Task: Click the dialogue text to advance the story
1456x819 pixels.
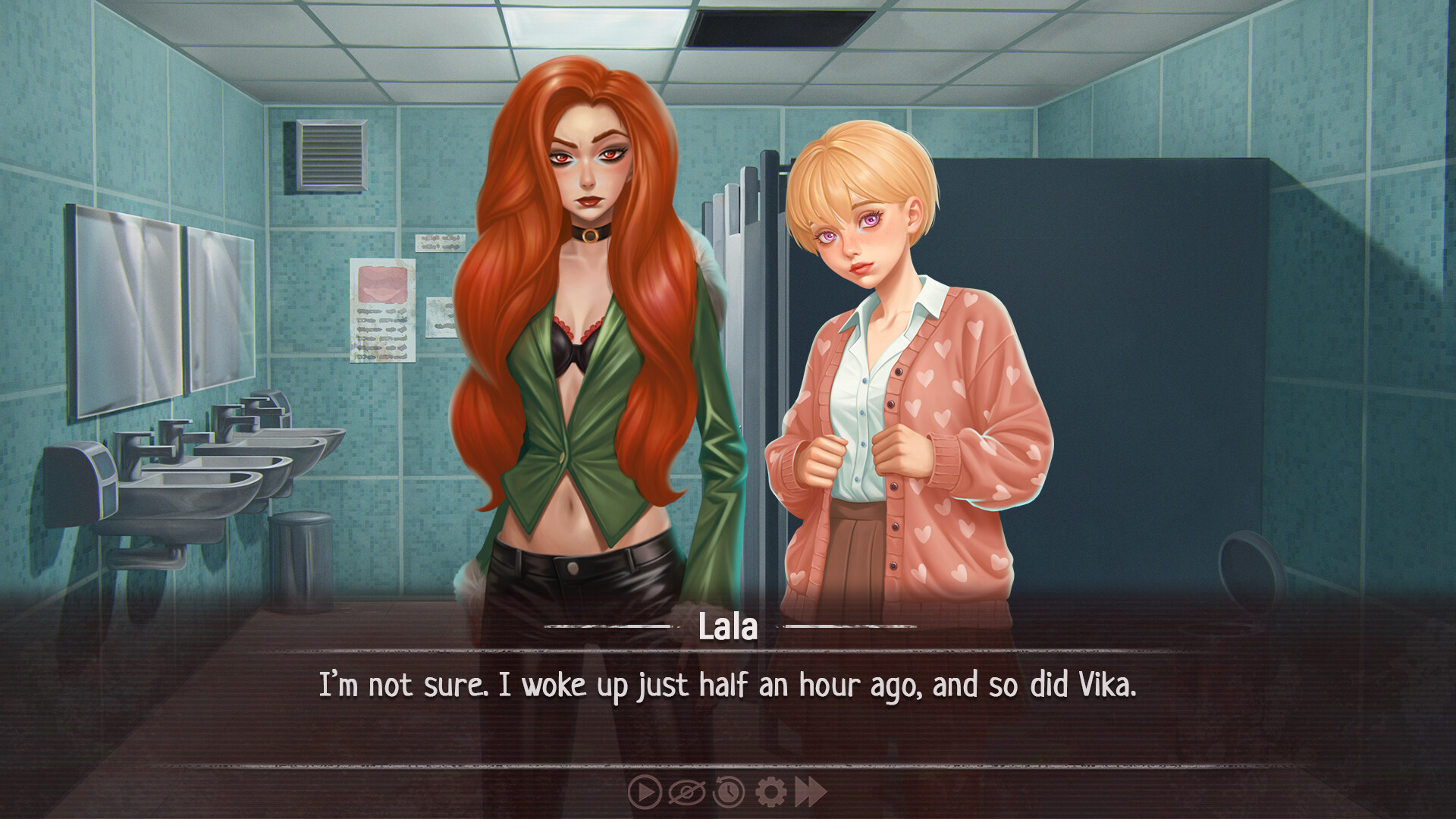Action: 728,685
